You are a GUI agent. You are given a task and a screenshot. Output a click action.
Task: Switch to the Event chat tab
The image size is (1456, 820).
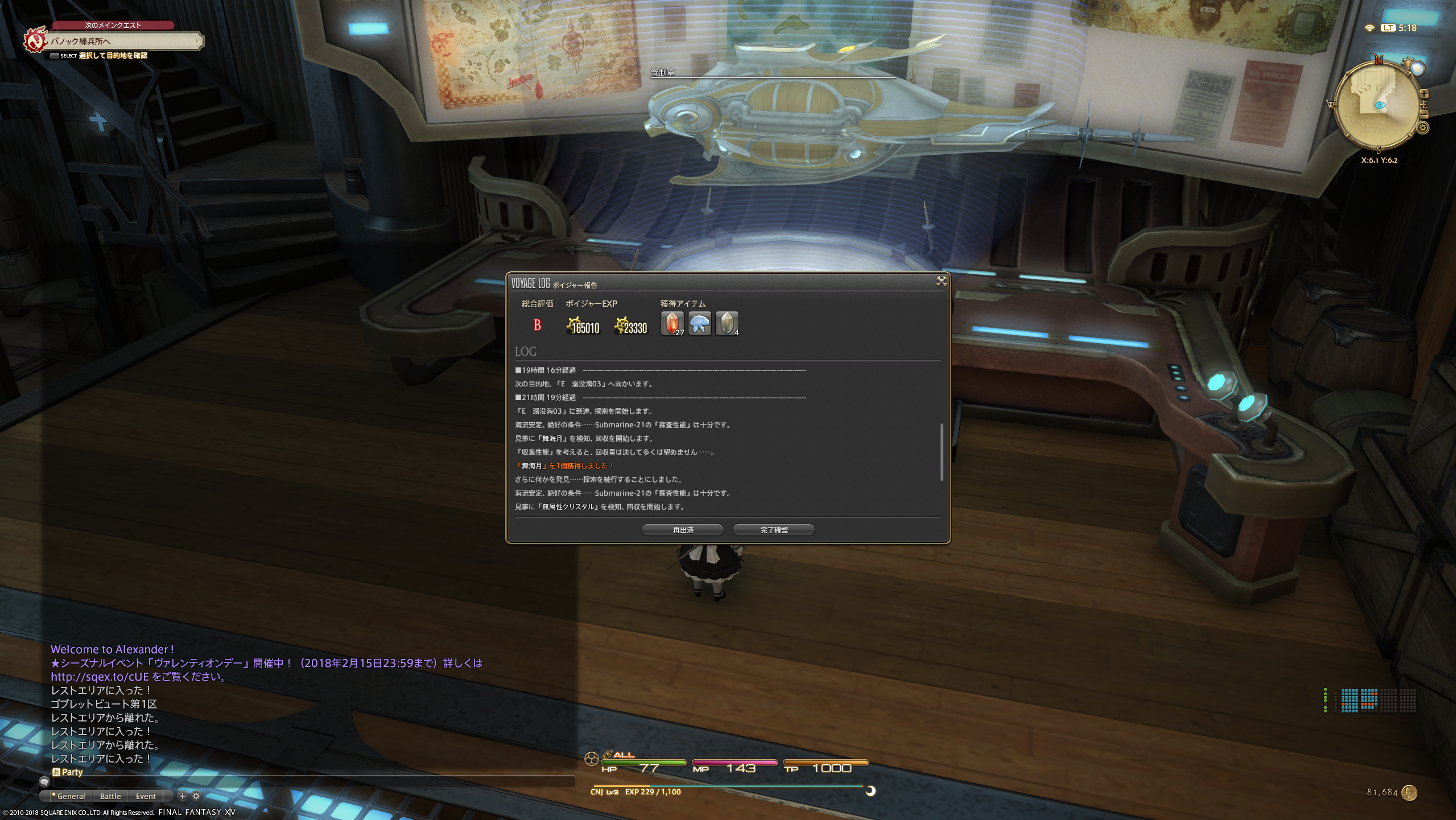click(146, 796)
